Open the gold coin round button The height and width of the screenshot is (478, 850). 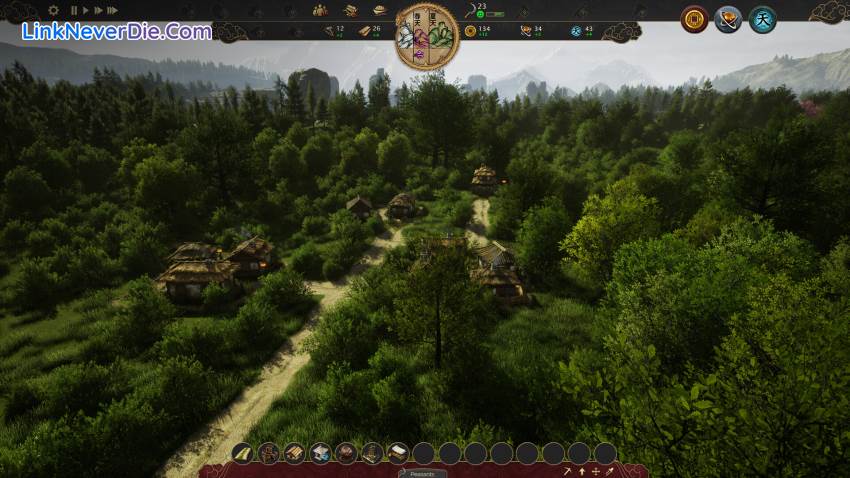coord(694,19)
